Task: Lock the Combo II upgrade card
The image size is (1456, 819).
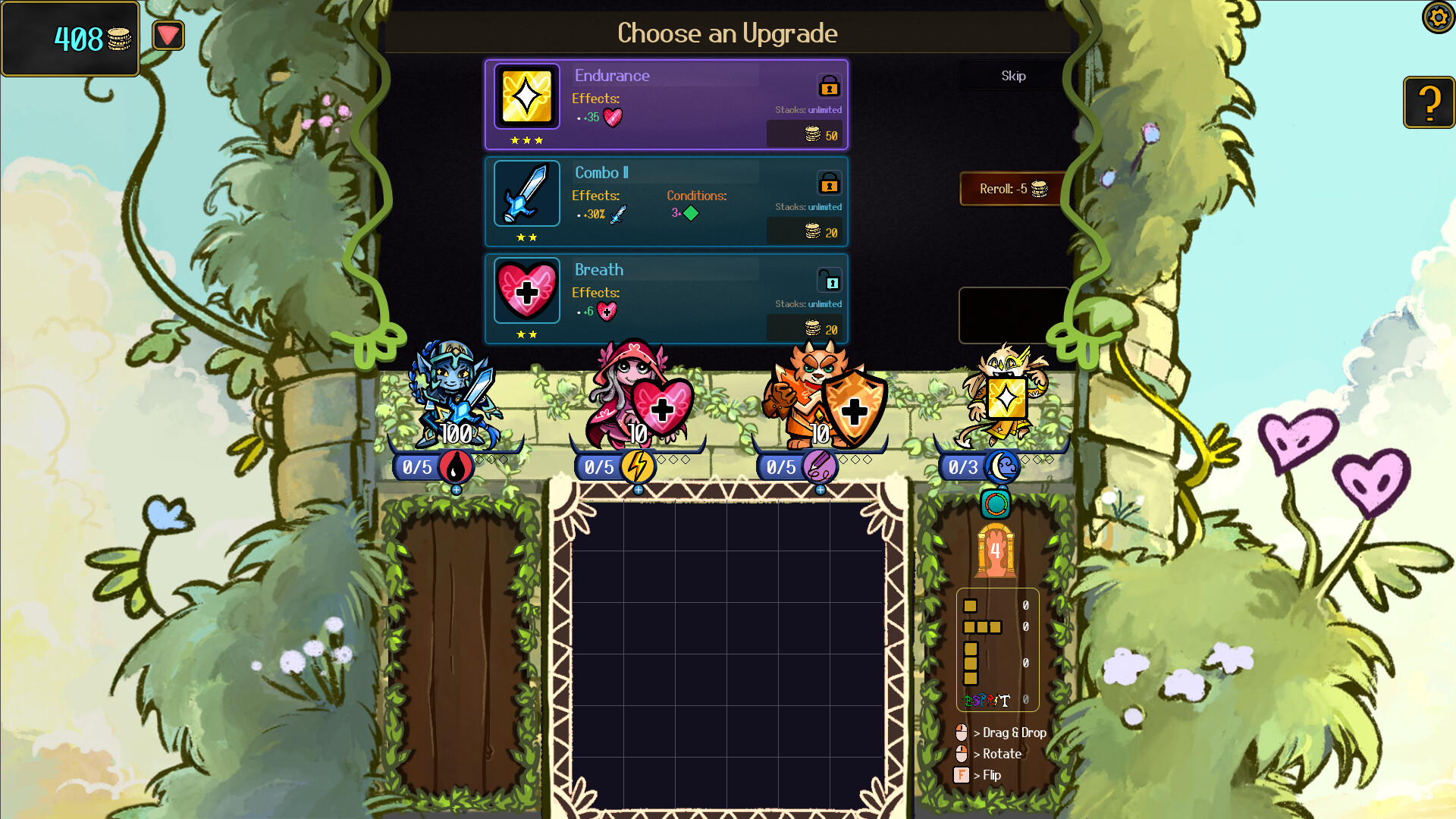Action: tap(830, 184)
